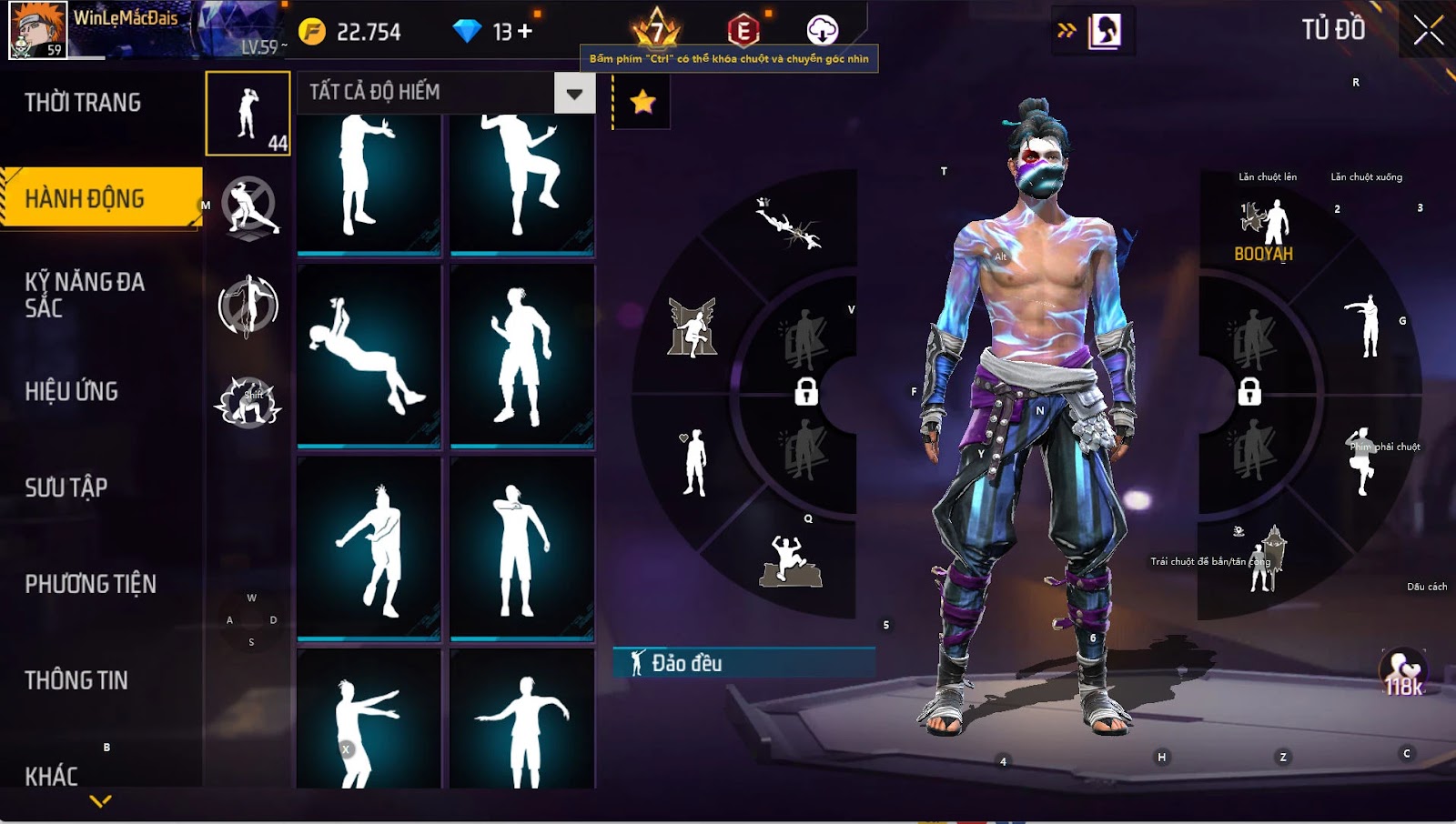Screen dimensions: 1456x824
Task: Open the Tất Cả Độ Hiếm dropdown
Action: pyautogui.click(x=574, y=93)
